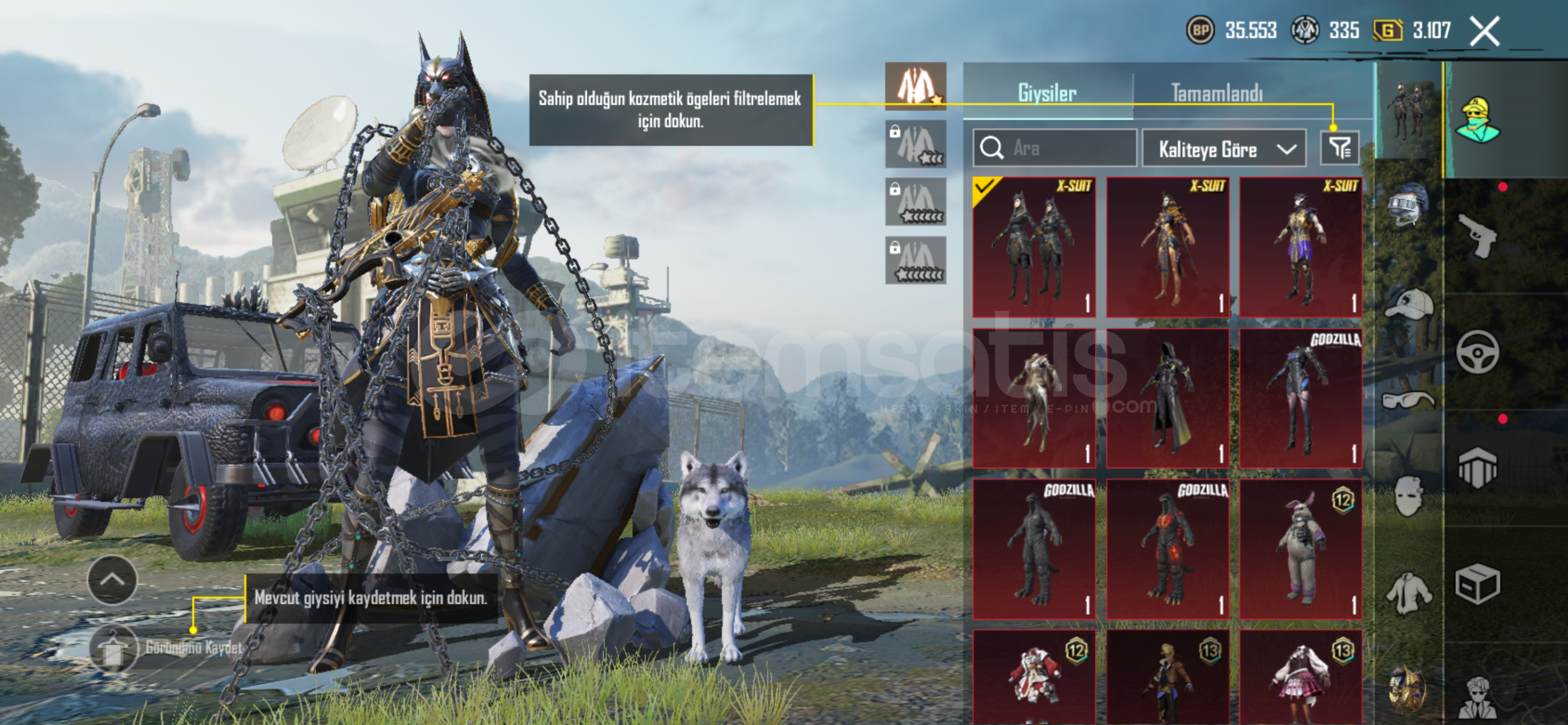Select the black Godzilla costume
1568x725 pixels.
point(1034,548)
